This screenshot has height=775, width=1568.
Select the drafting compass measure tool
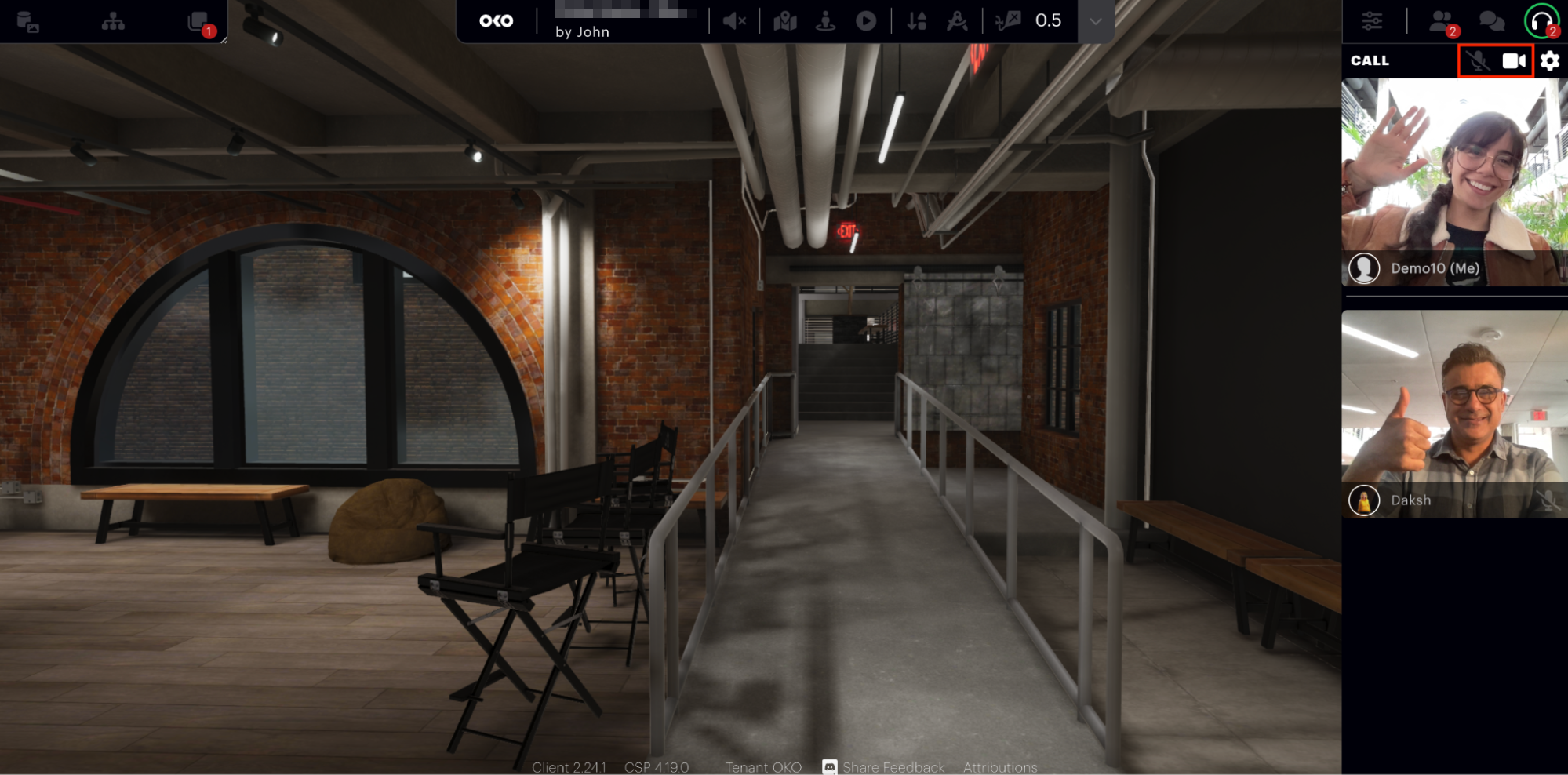click(957, 21)
